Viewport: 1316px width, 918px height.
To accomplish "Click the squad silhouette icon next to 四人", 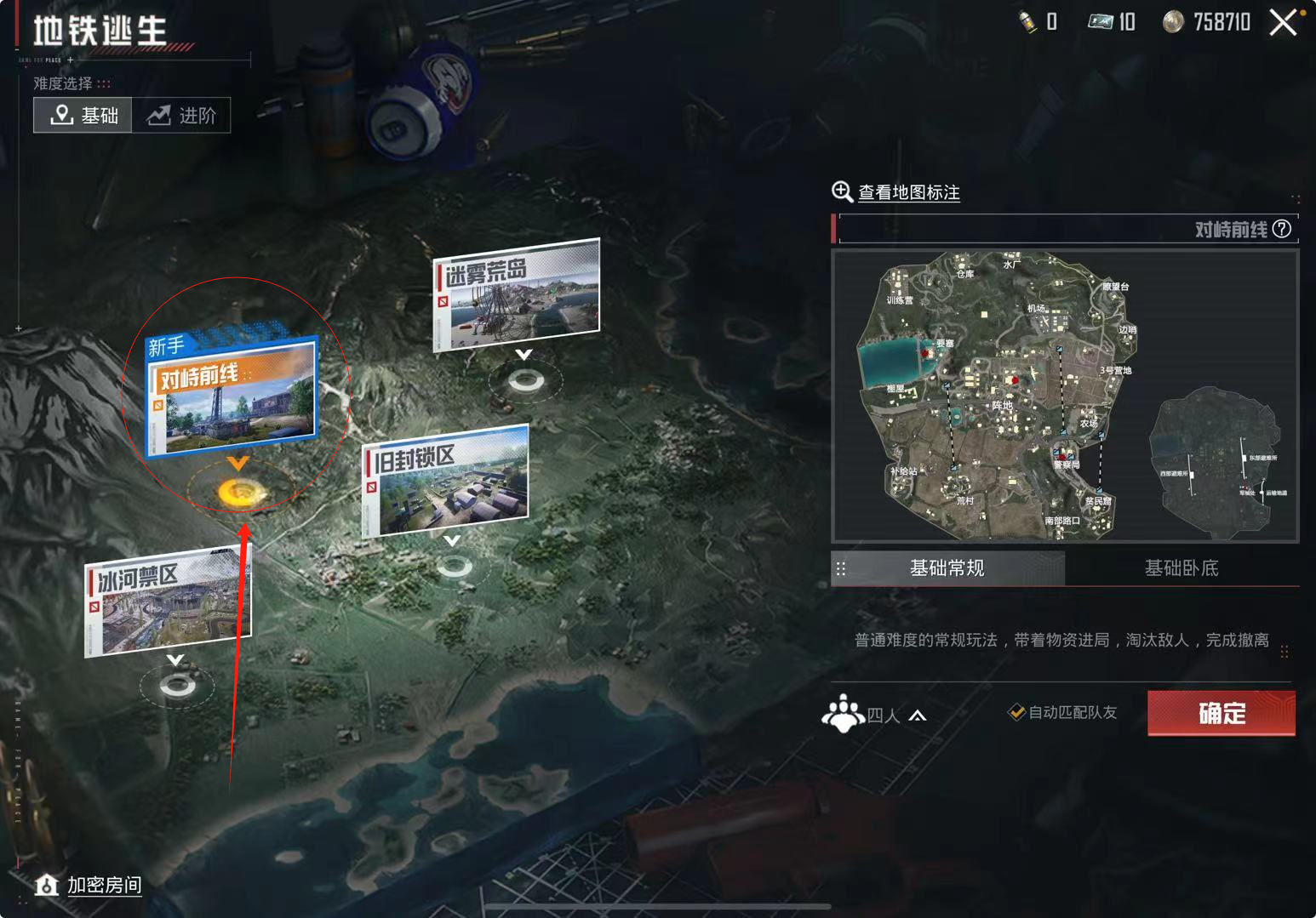I will click(843, 715).
